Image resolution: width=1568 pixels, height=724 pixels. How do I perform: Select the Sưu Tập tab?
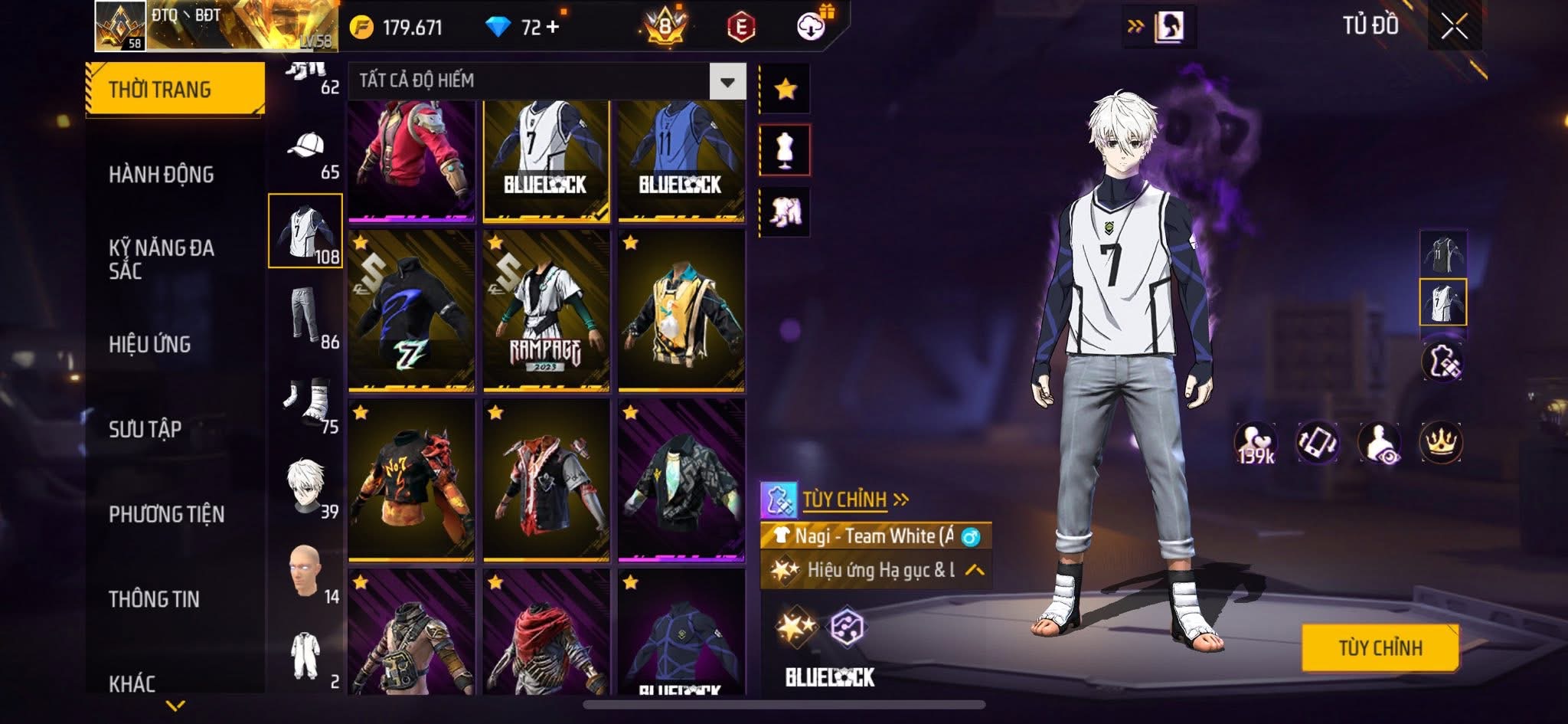pos(145,429)
